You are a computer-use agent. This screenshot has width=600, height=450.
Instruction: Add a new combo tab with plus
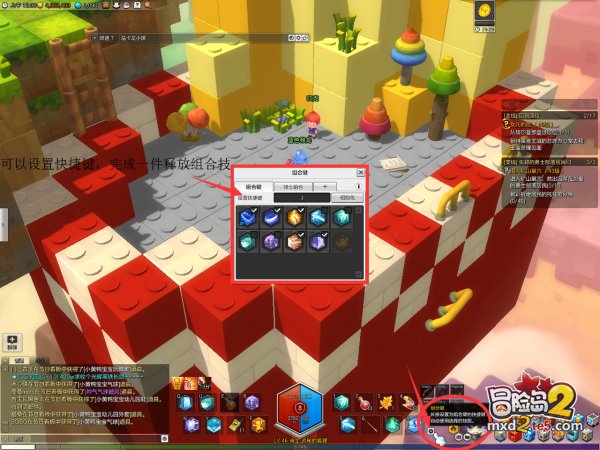click(325, 186)
